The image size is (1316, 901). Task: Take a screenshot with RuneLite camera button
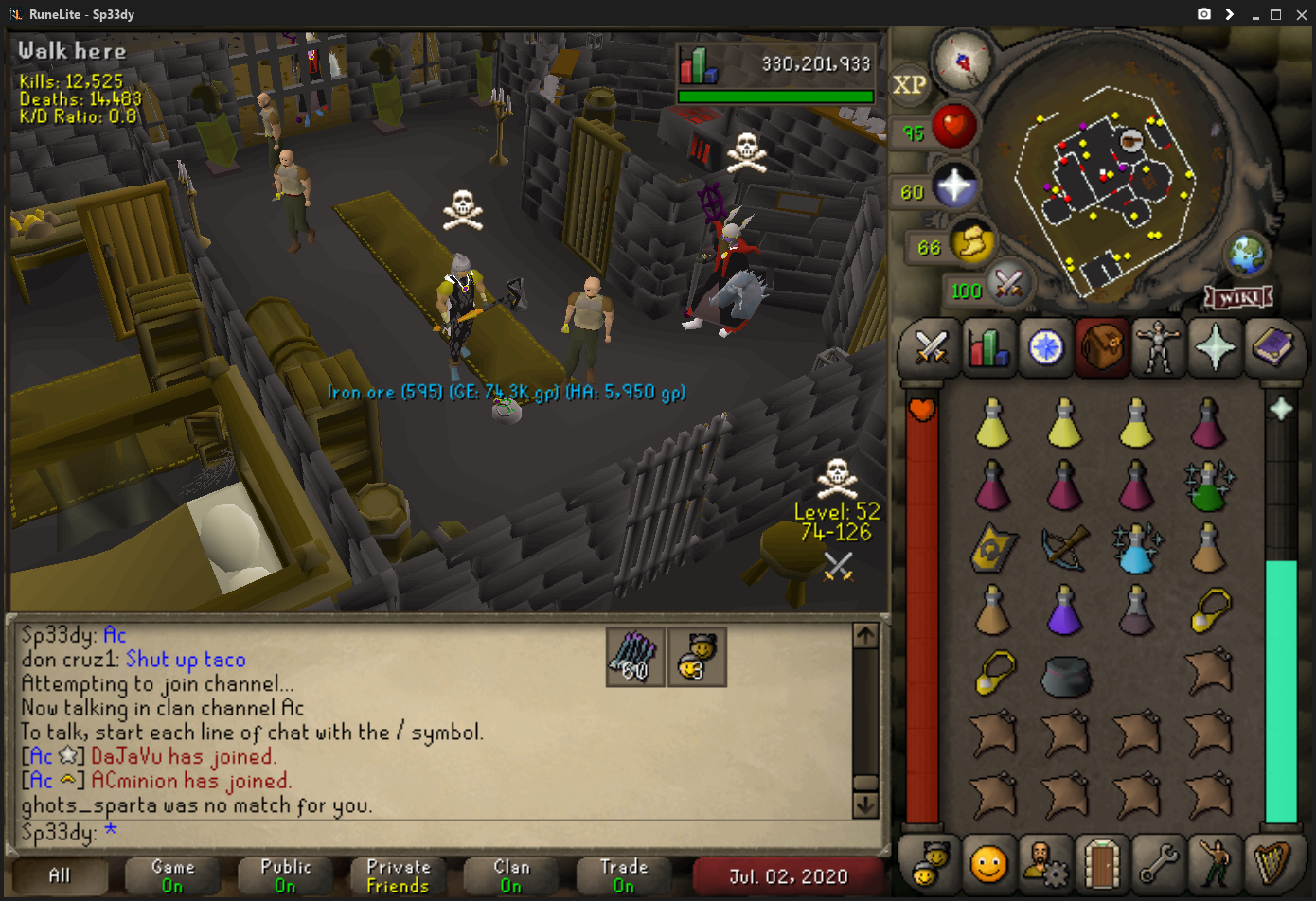click(x=1203, y=14)
